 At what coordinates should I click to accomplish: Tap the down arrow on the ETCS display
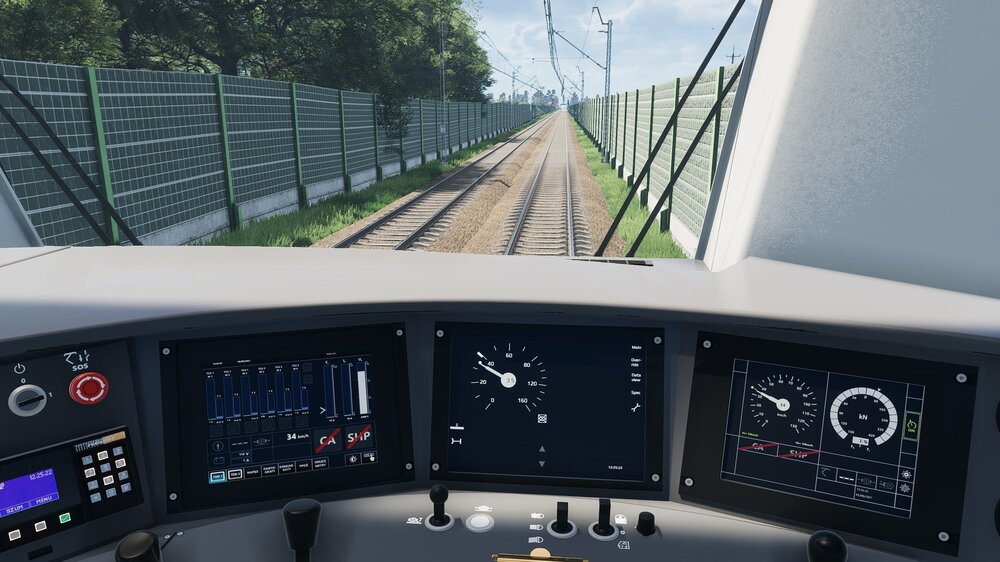pyautogui.click(x=543, y=464)
